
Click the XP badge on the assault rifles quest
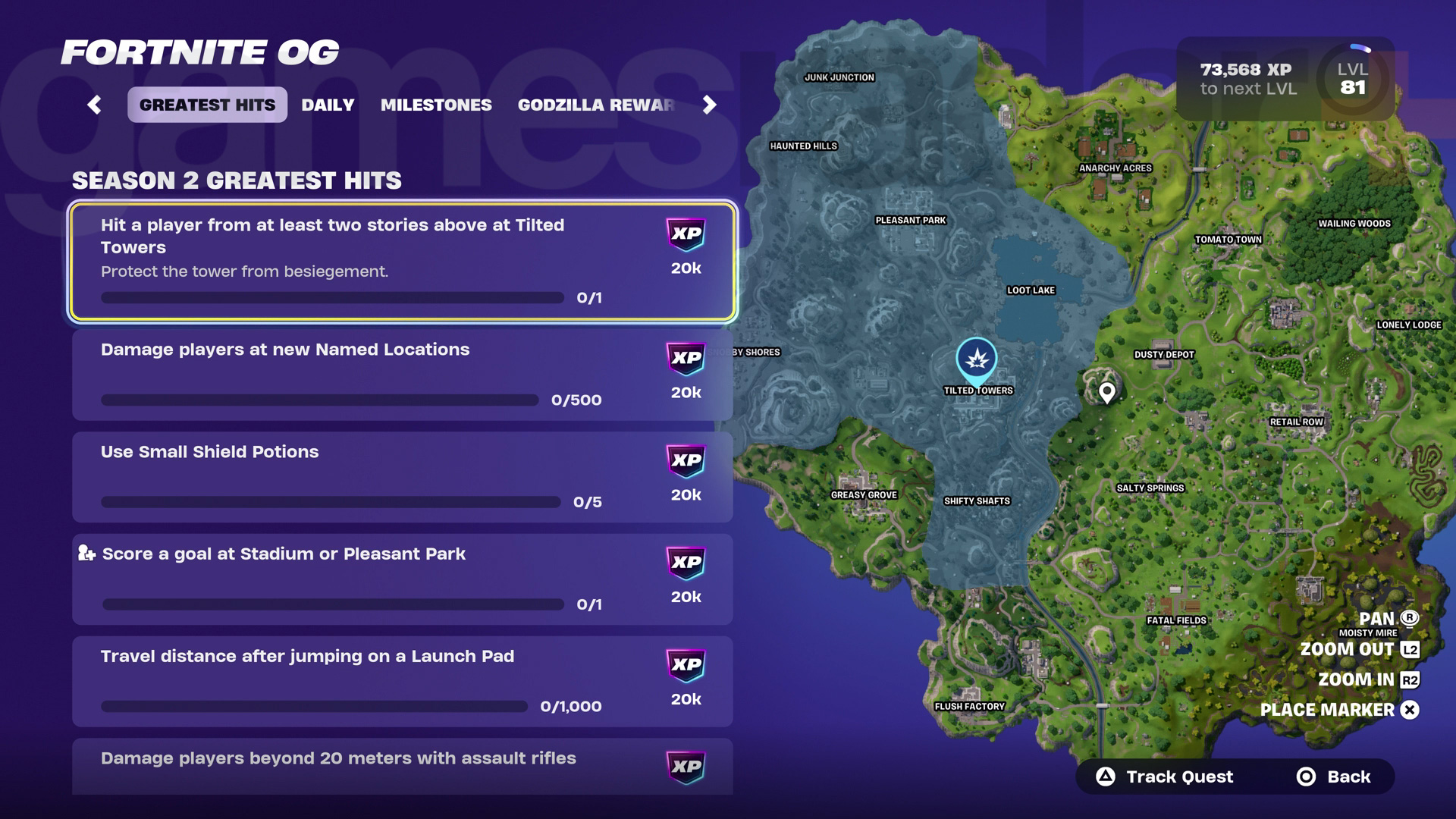pos(685,767)
